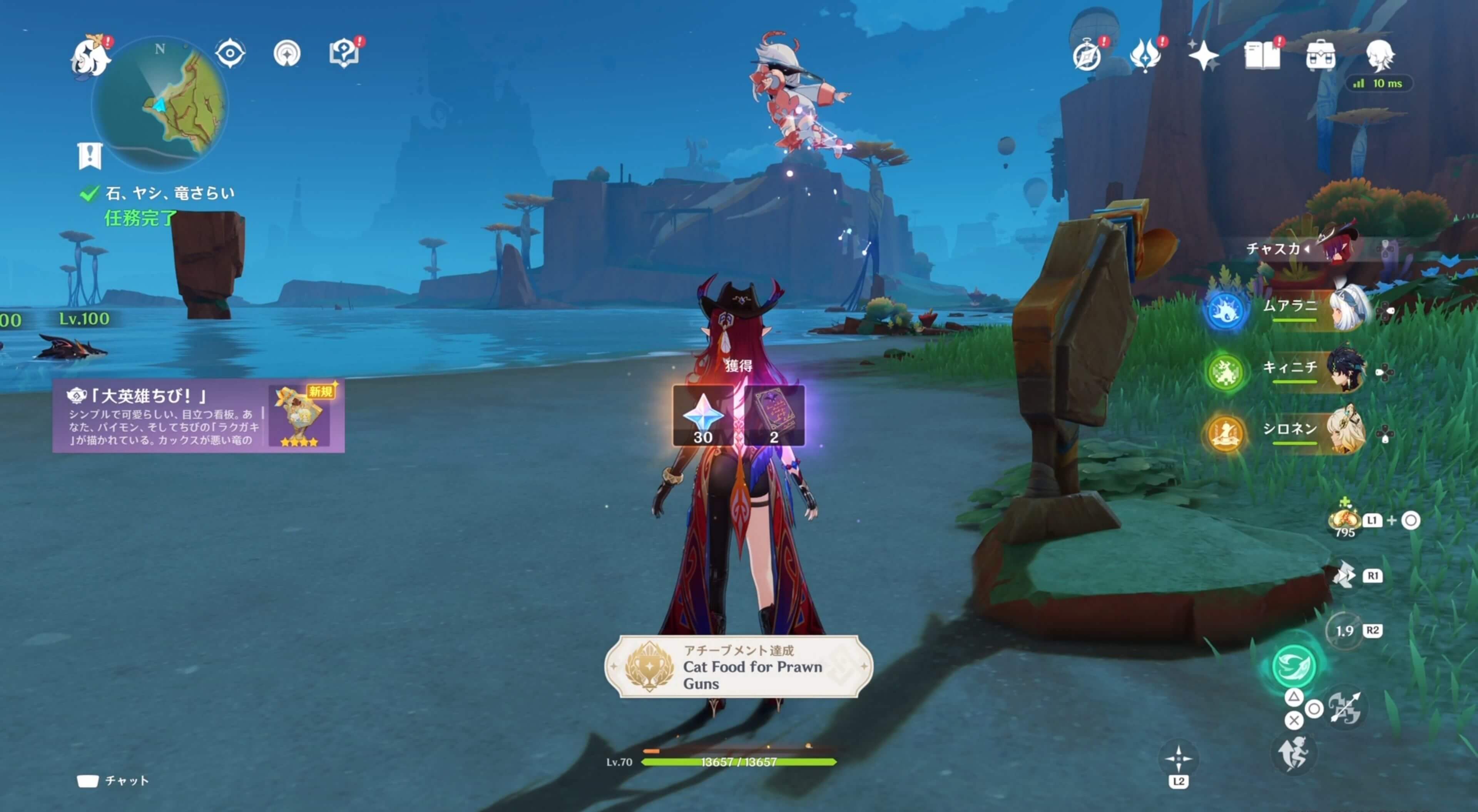Image resolution: width=1478 pixels, height=812 pixels.
Task: Toggle the elemental sight eye icon
Action: point(230,54)
